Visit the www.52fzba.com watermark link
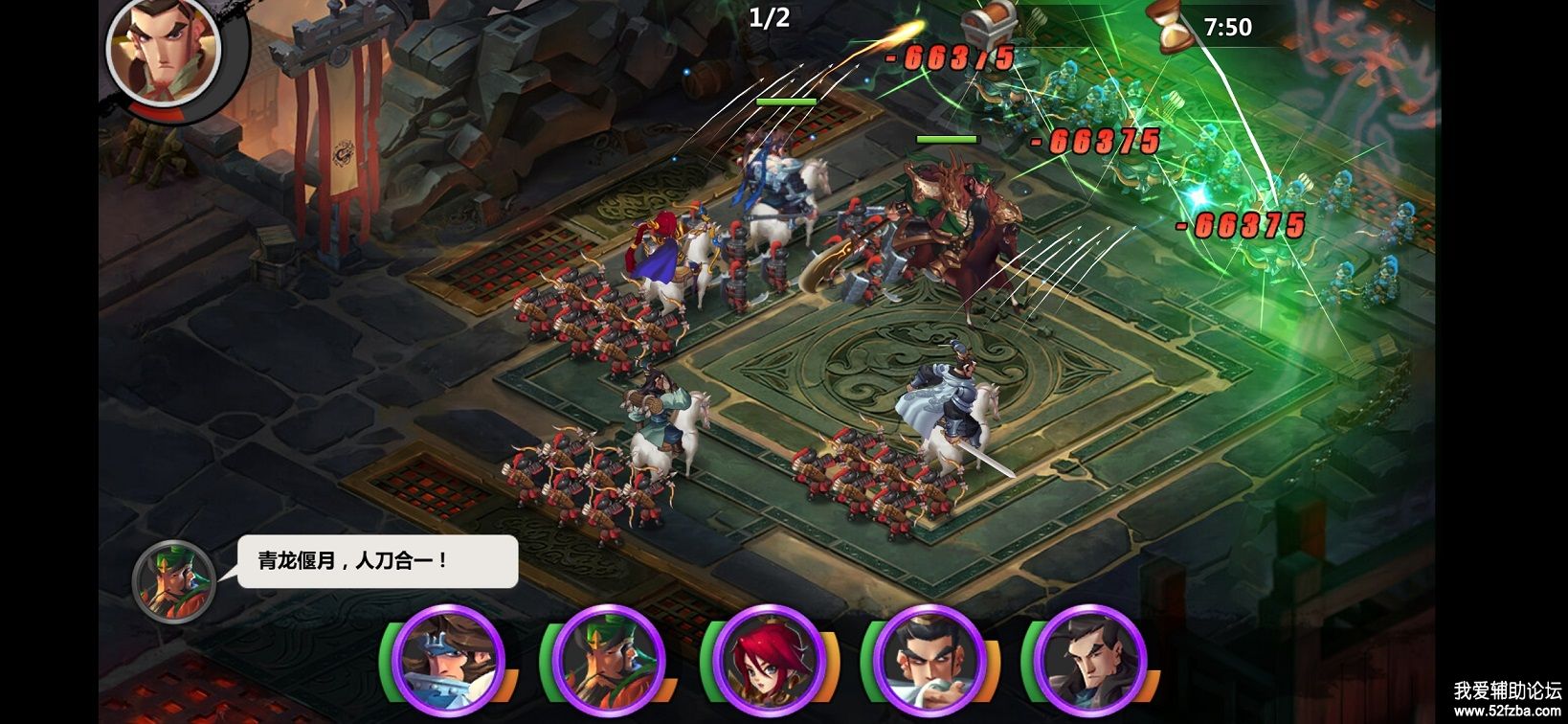 1507,711
